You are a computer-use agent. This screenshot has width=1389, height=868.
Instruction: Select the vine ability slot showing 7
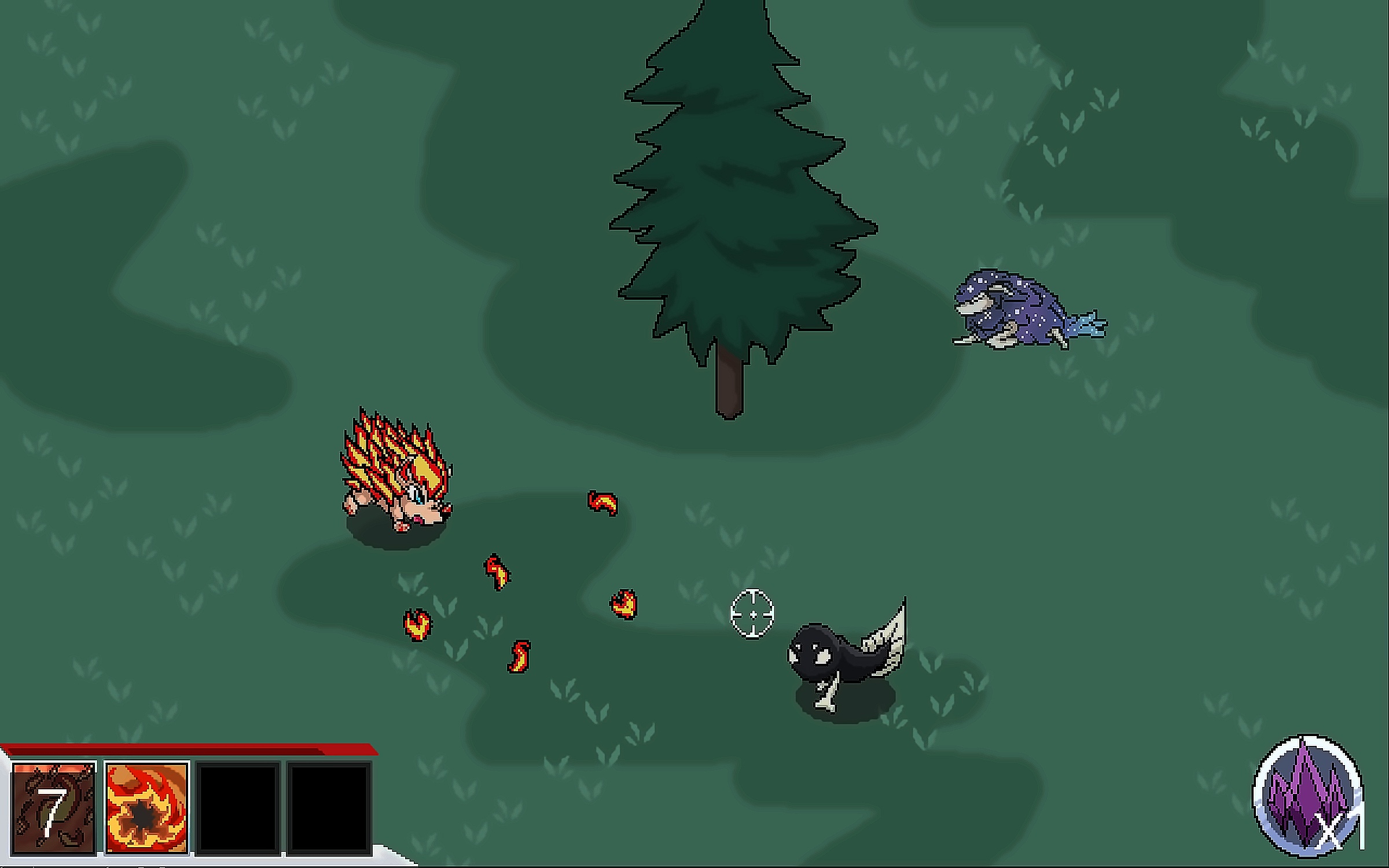[53, 808]
